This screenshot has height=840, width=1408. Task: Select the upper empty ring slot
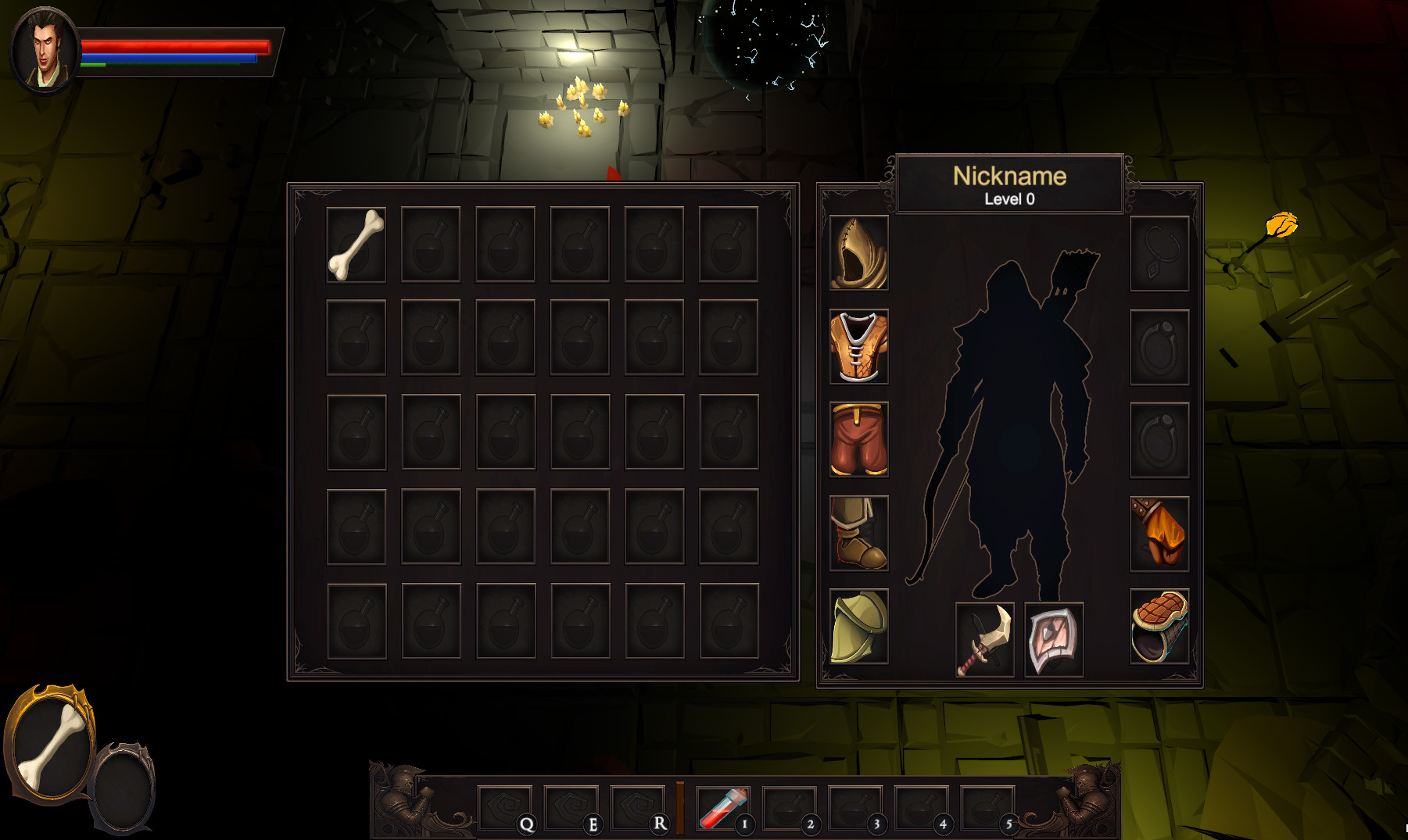tap(1159, 346)
